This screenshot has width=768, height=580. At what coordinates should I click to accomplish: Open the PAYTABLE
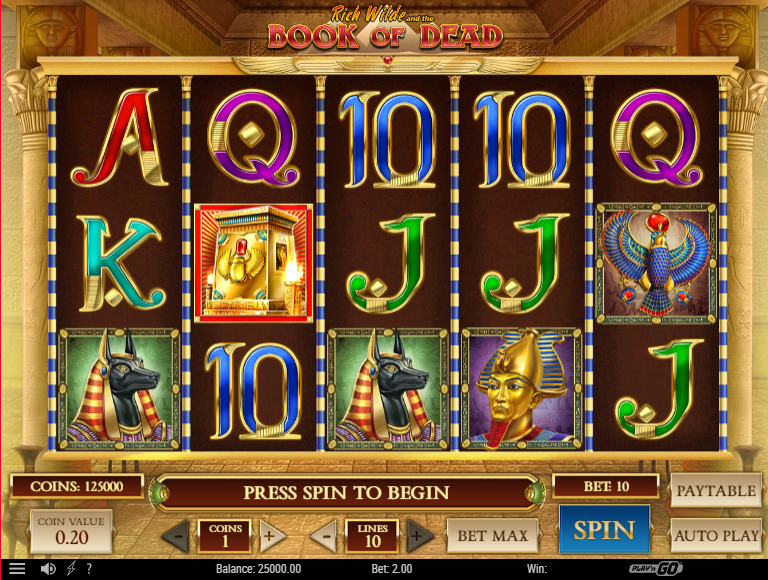click(714, 491)
